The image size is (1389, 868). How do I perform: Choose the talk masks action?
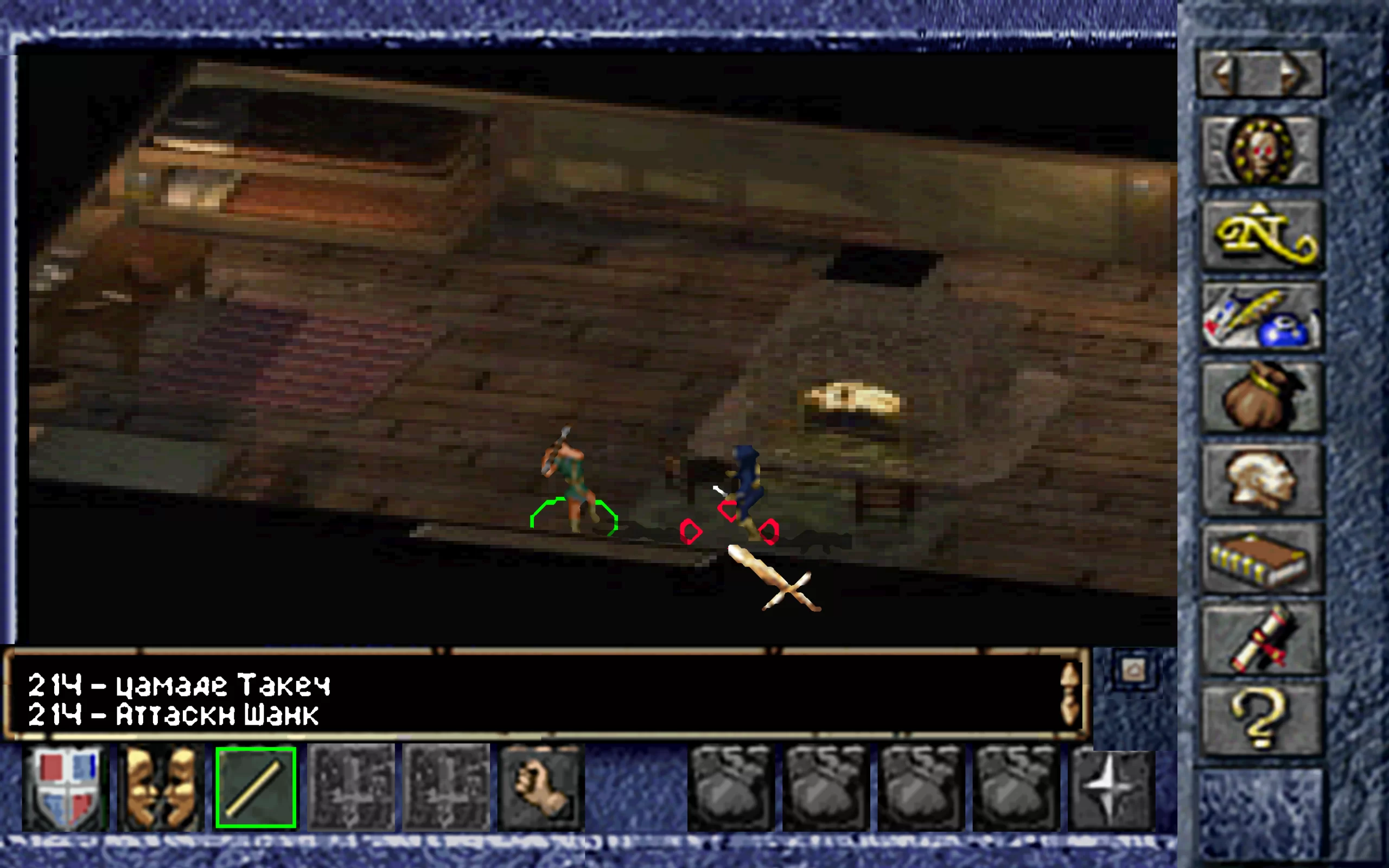(x=160, y=788)
